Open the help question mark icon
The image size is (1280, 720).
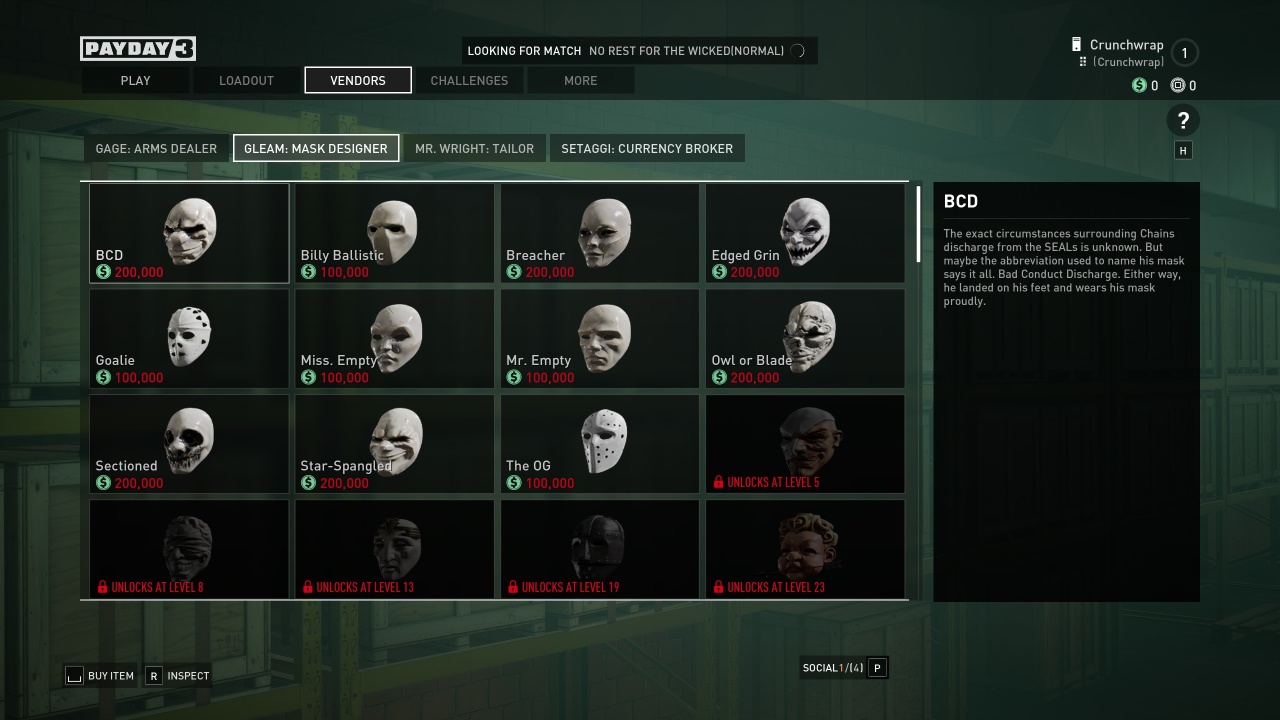tap(1183, 120)
